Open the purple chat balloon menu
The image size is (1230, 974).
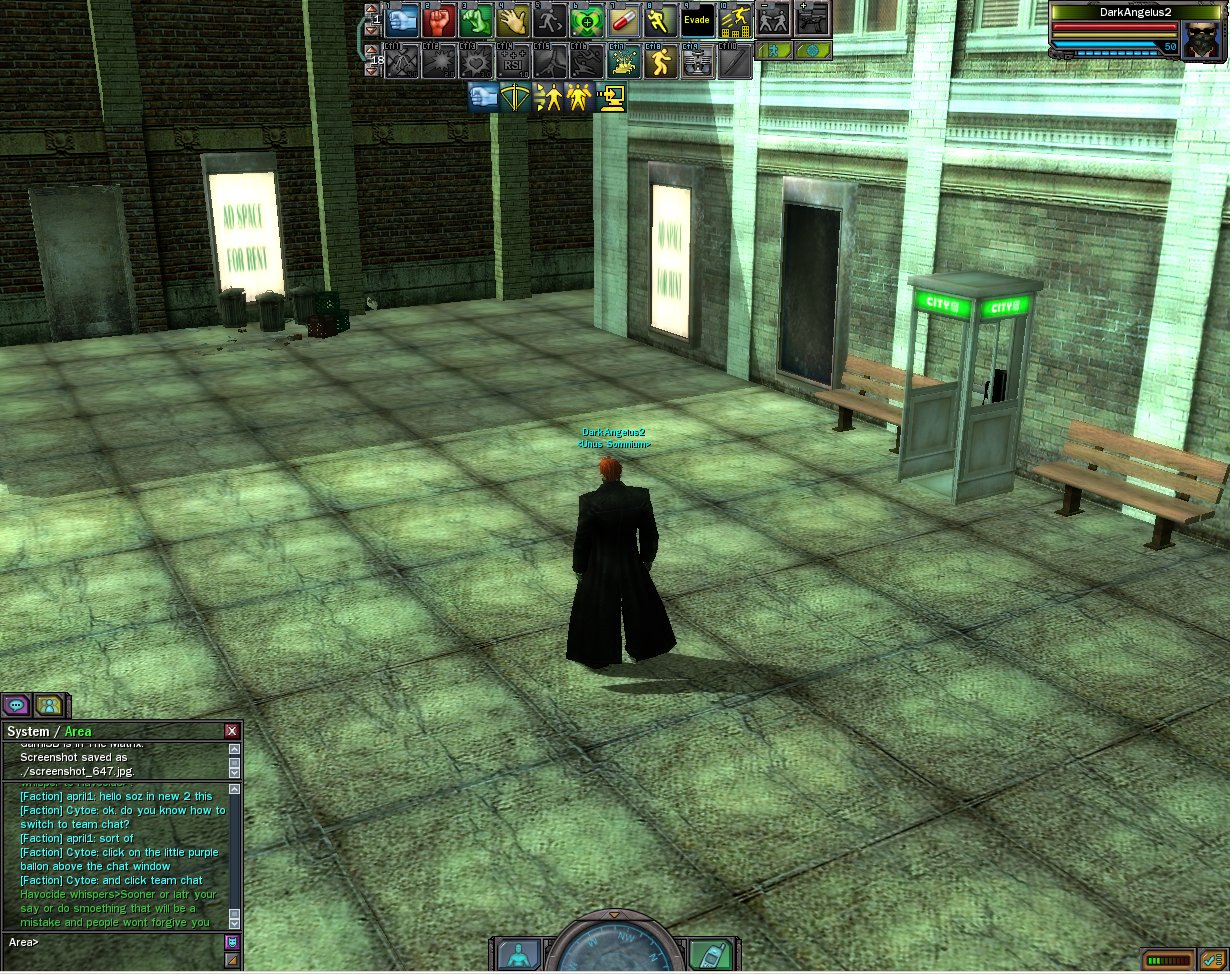16,705
